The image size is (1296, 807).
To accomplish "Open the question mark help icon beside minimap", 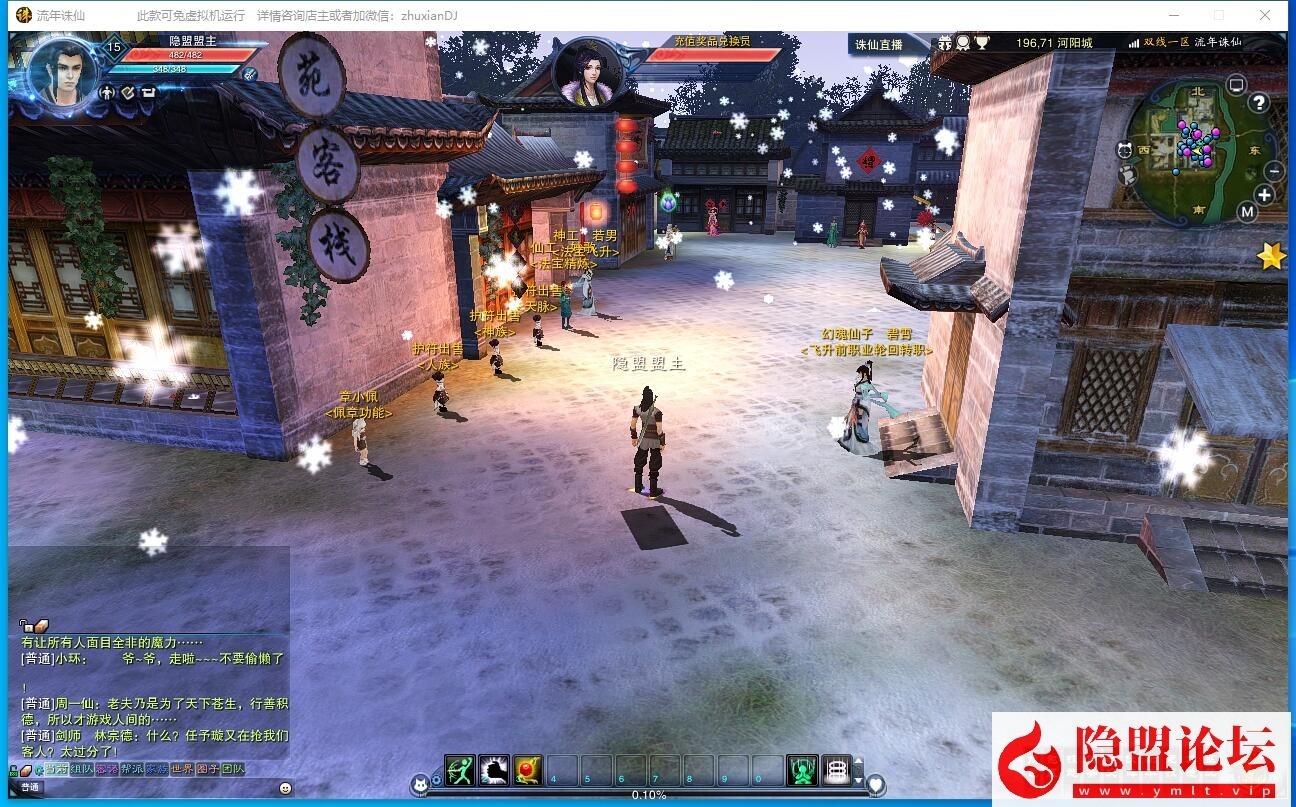I will [x=1259, y=103].
